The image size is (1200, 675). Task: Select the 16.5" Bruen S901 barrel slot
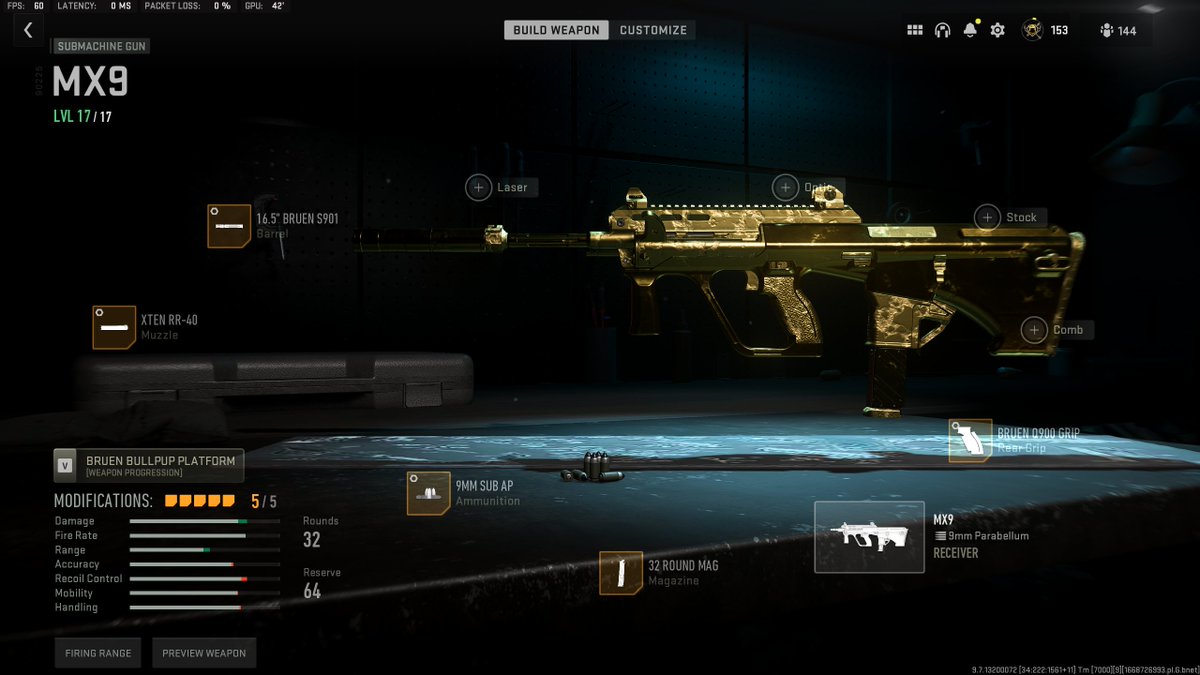tap(229, 226)
